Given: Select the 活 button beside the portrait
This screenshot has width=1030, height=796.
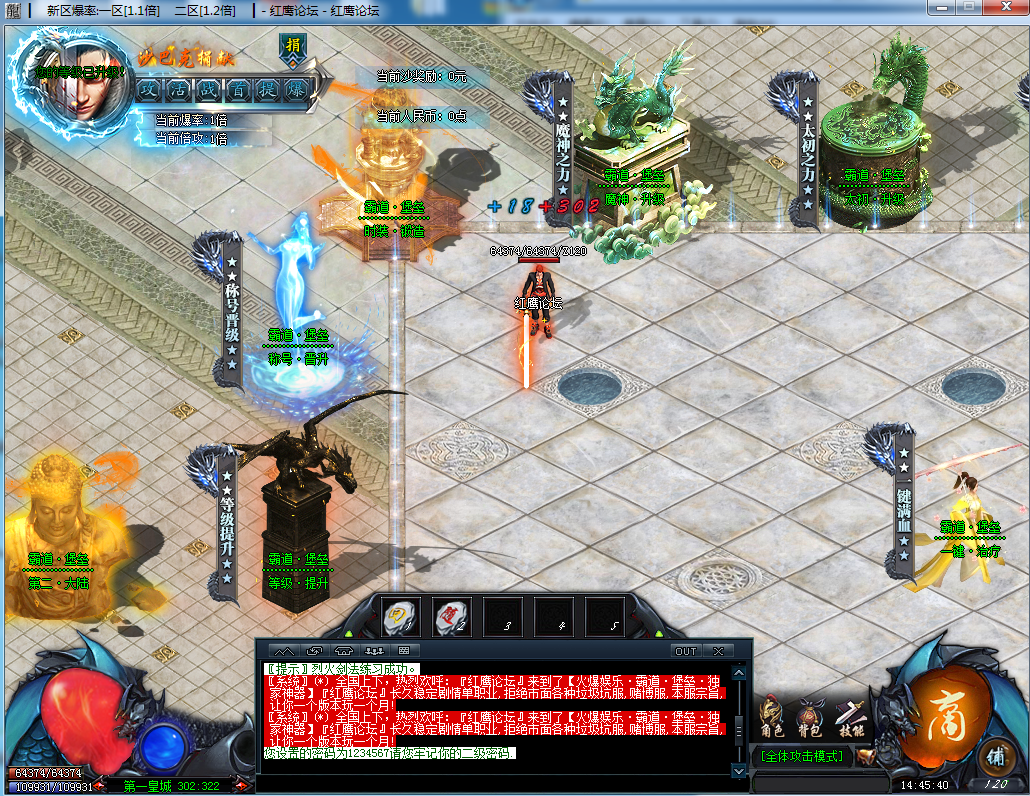Looking at the screenshot, I should point(179,88).
